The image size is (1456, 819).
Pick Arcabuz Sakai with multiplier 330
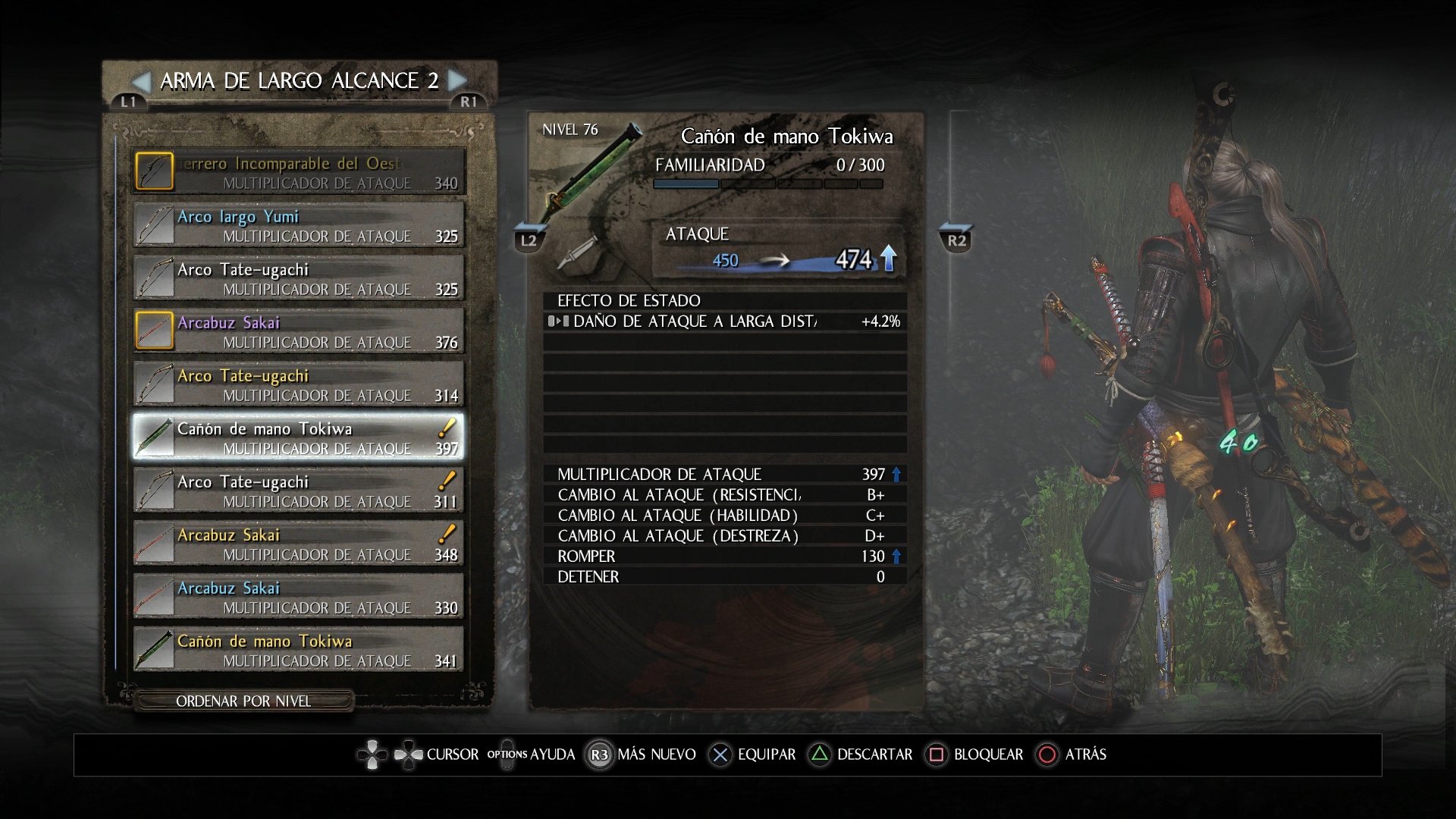click(x=299, y=597)
